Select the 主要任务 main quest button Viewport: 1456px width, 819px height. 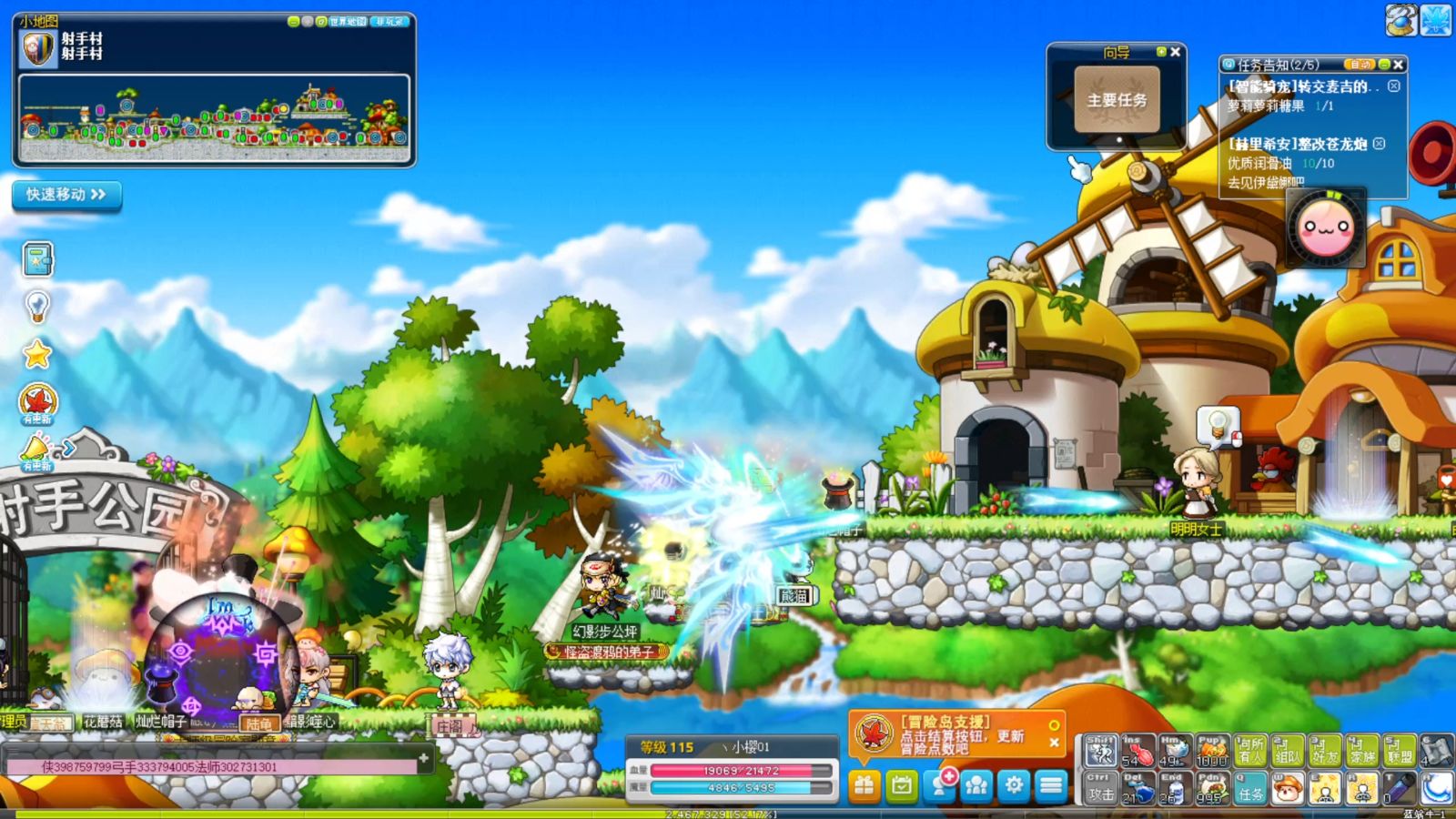1117,100
